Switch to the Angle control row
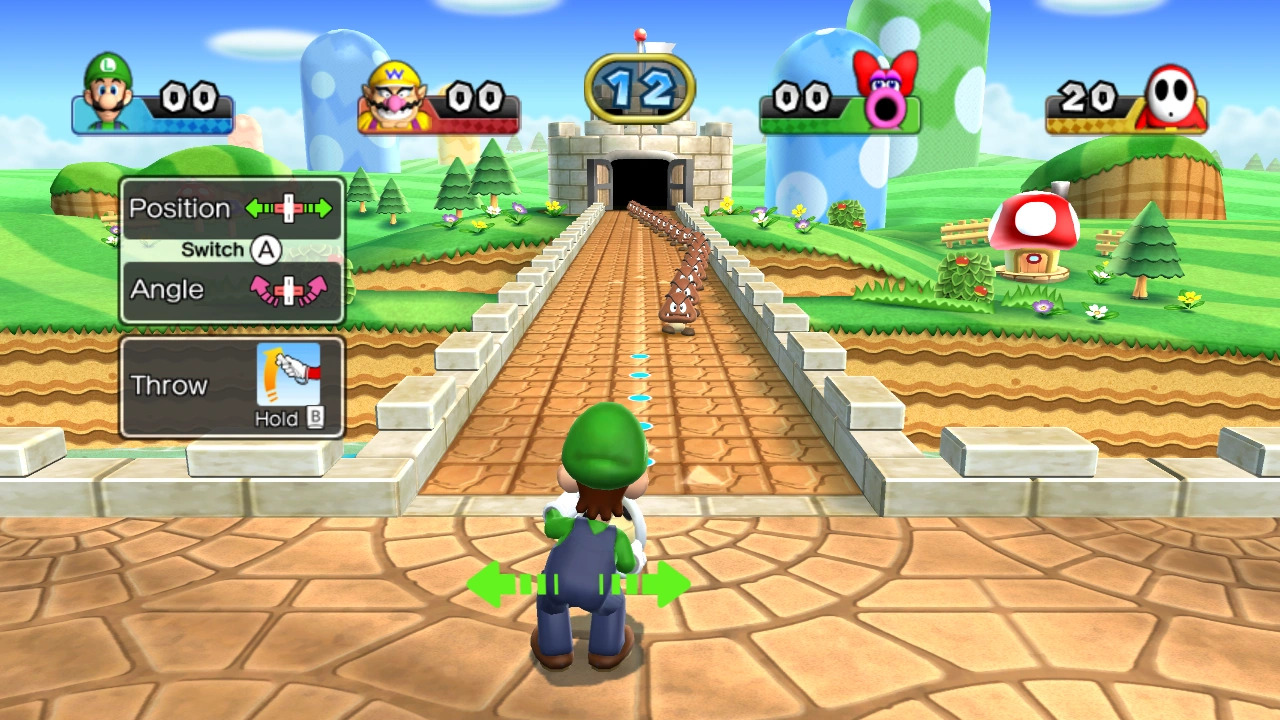The width and height of the screenshot is (1280, 720). tap(231, 290)
